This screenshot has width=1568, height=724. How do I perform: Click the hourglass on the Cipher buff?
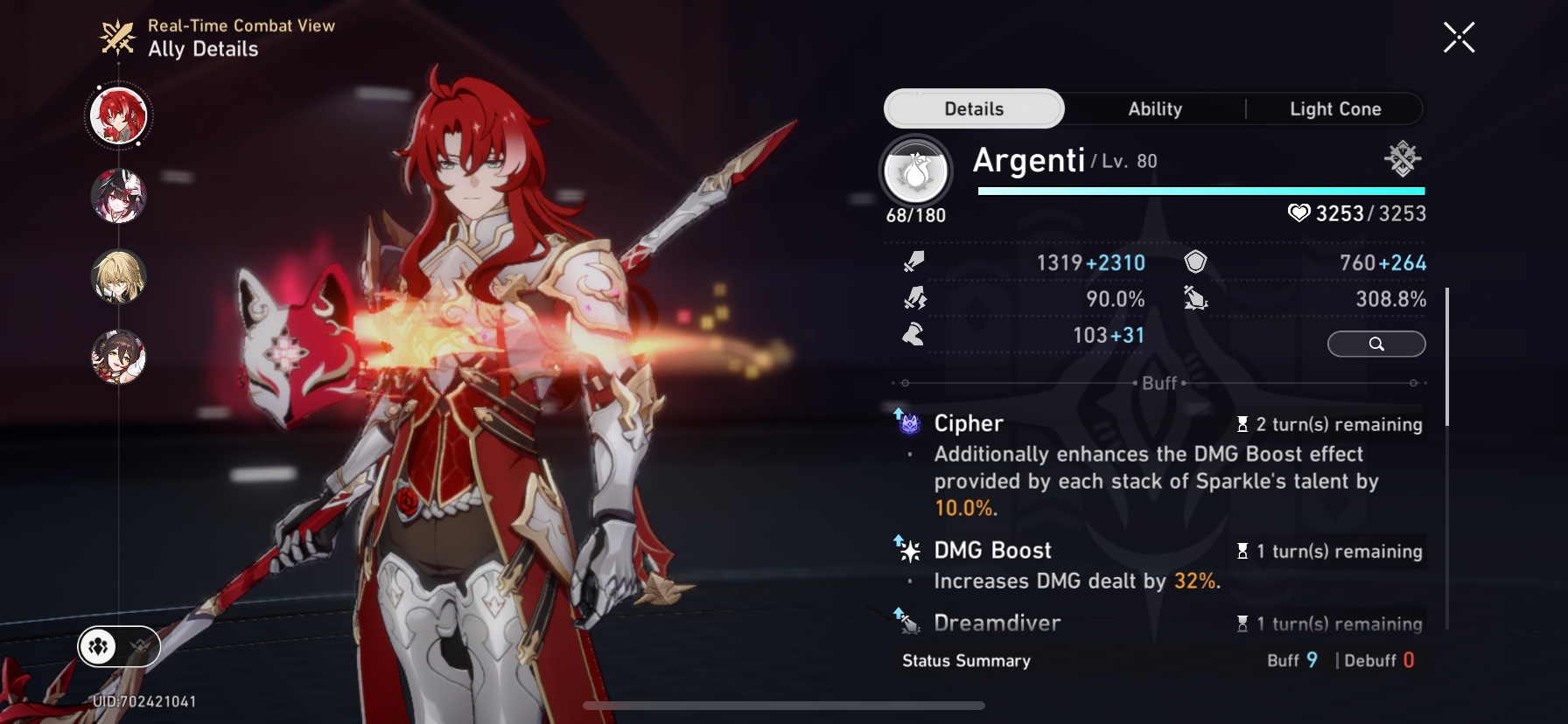click(x=1242, y=425)
